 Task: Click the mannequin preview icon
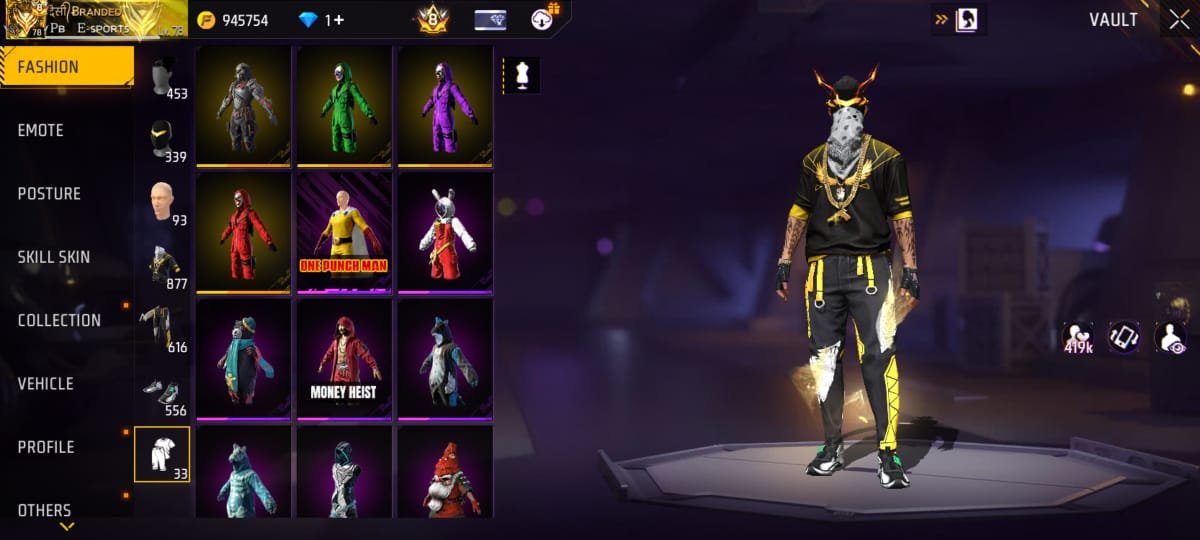[520, 75]
